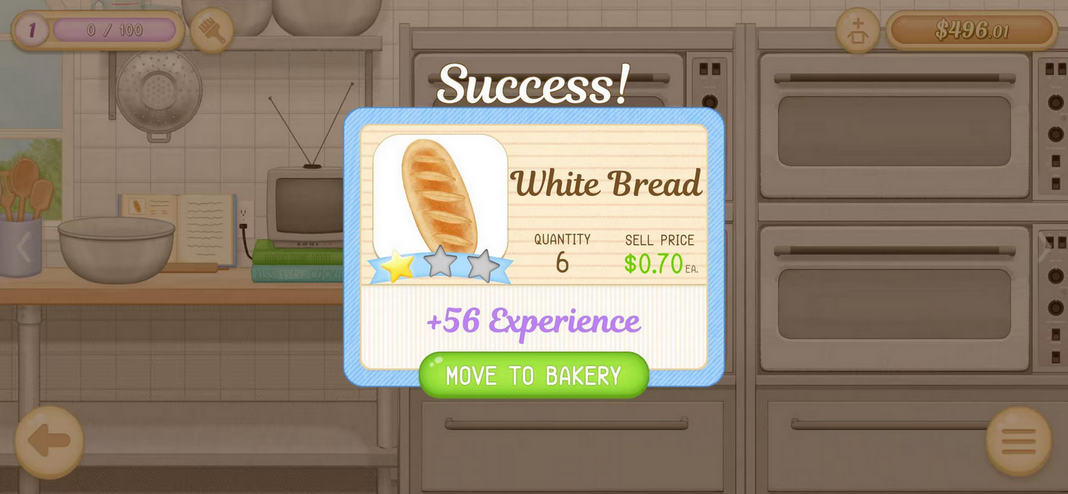The height and width of the screenshot is (494, 1068).
Task: Go back with the arrow button
Action: pyautogui.click(x=49, y=441)
